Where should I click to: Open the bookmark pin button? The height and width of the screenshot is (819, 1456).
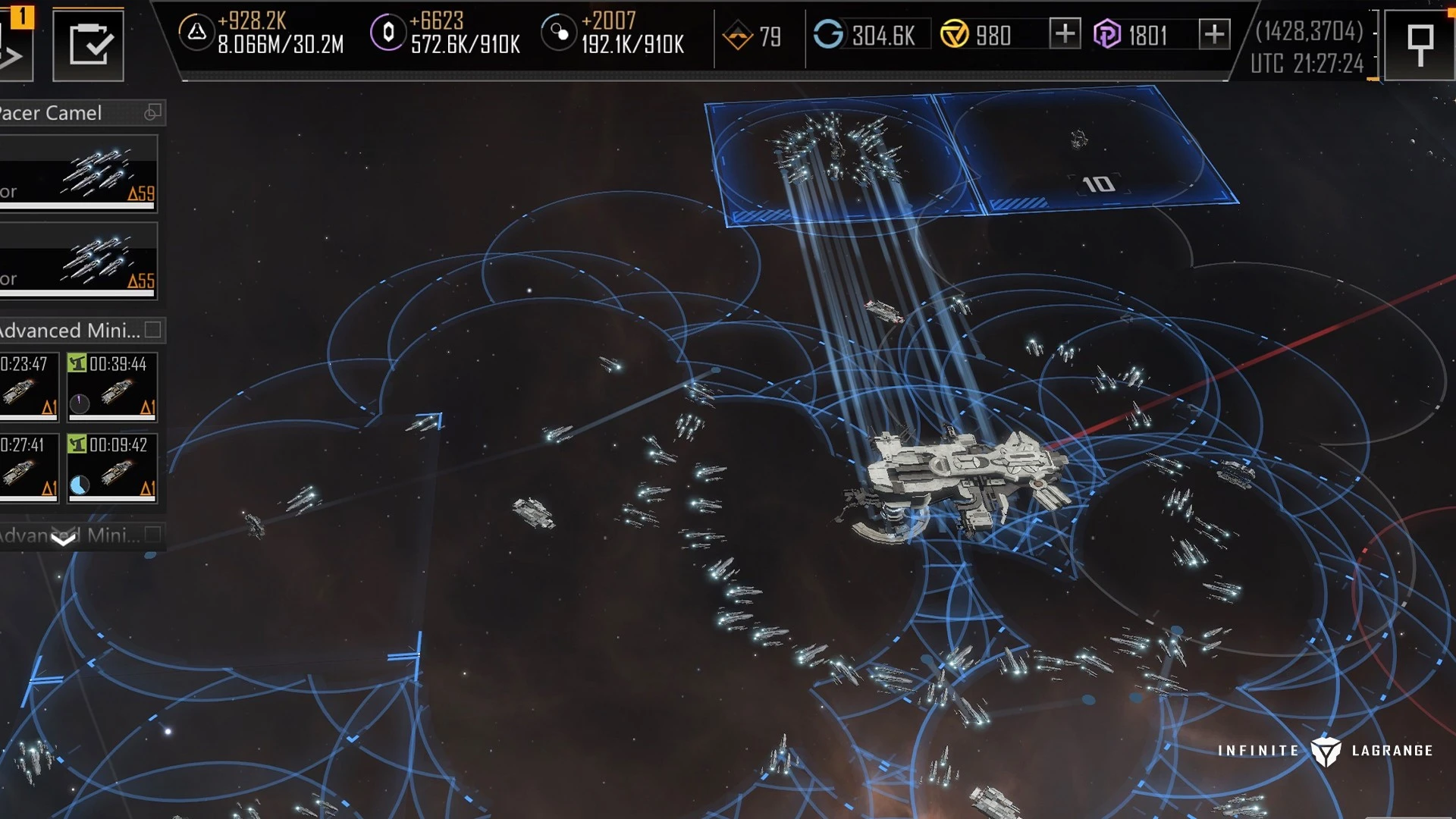point(1419,45)
